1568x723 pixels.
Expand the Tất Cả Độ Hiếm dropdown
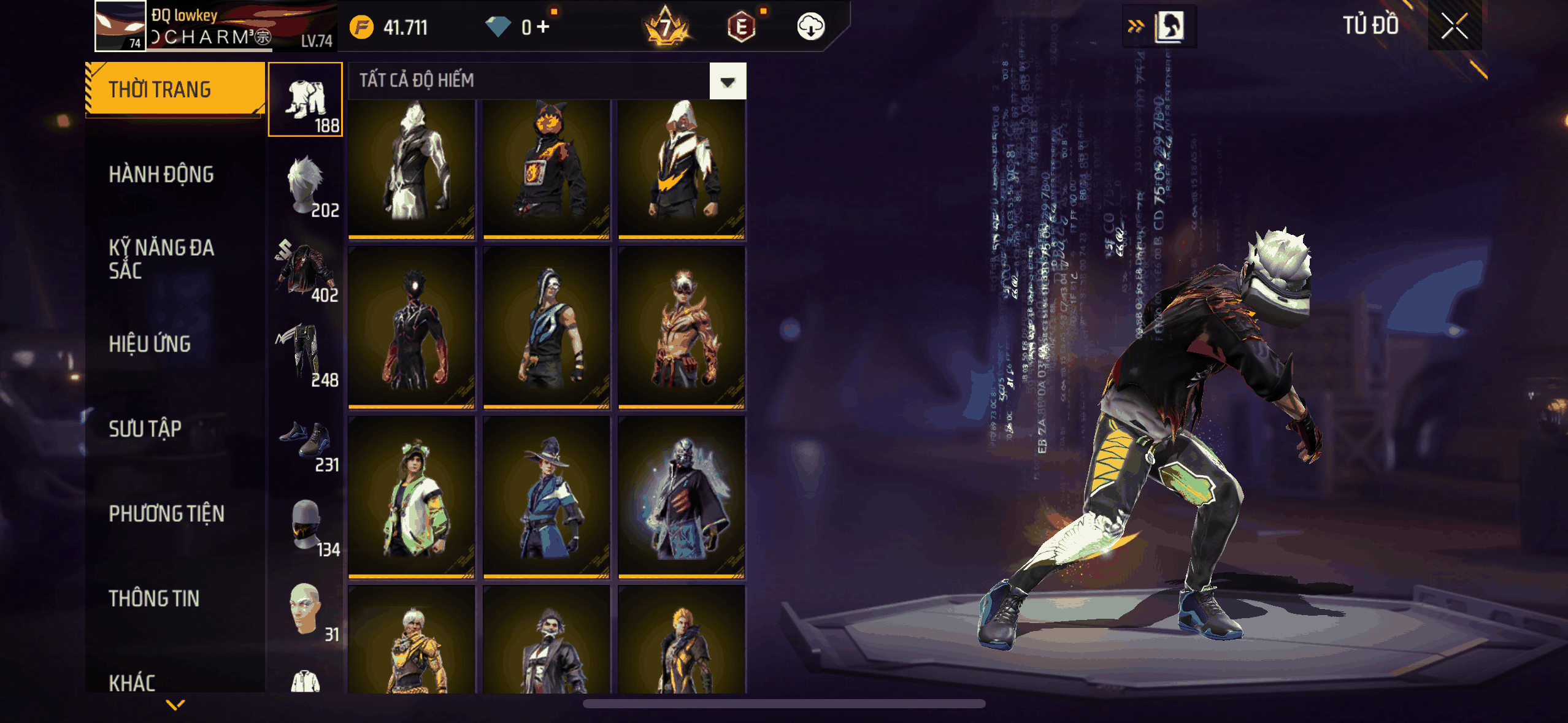point(728,81)
